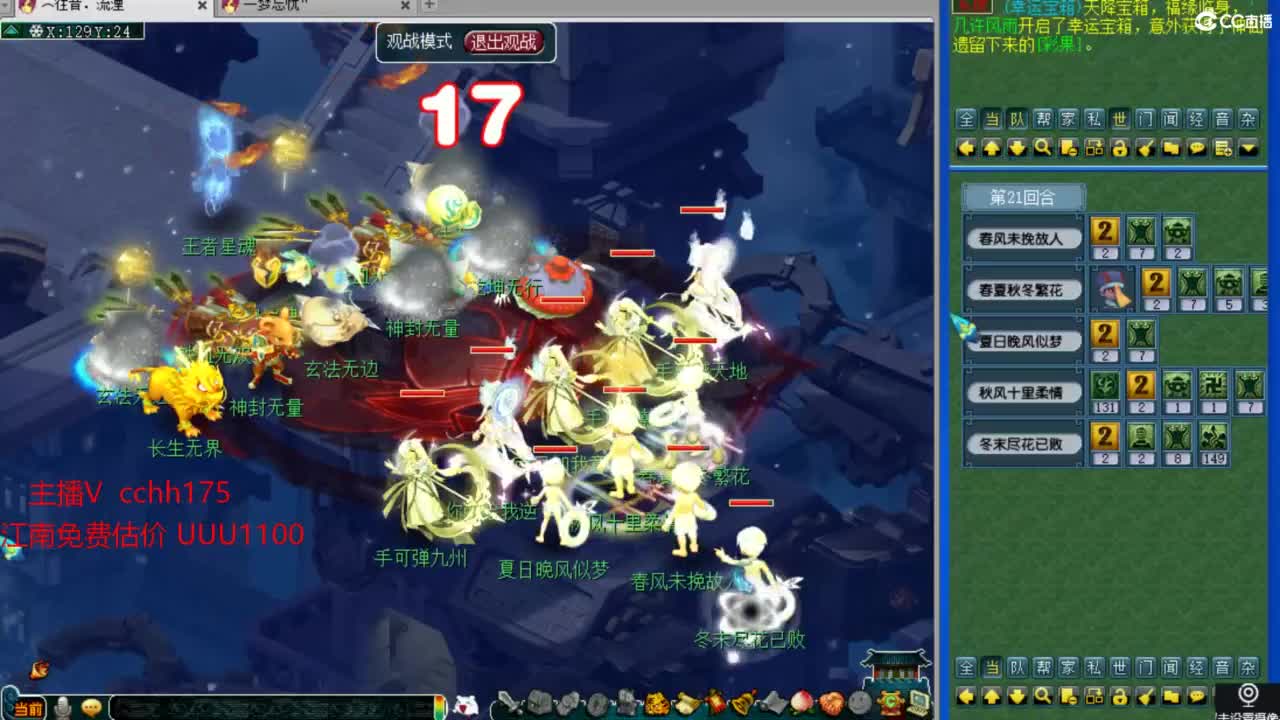Viewport: 1280px width, 720px height.
Task: Click the speech bubble icon in chat toolbar
Action: coord(1197,148)
